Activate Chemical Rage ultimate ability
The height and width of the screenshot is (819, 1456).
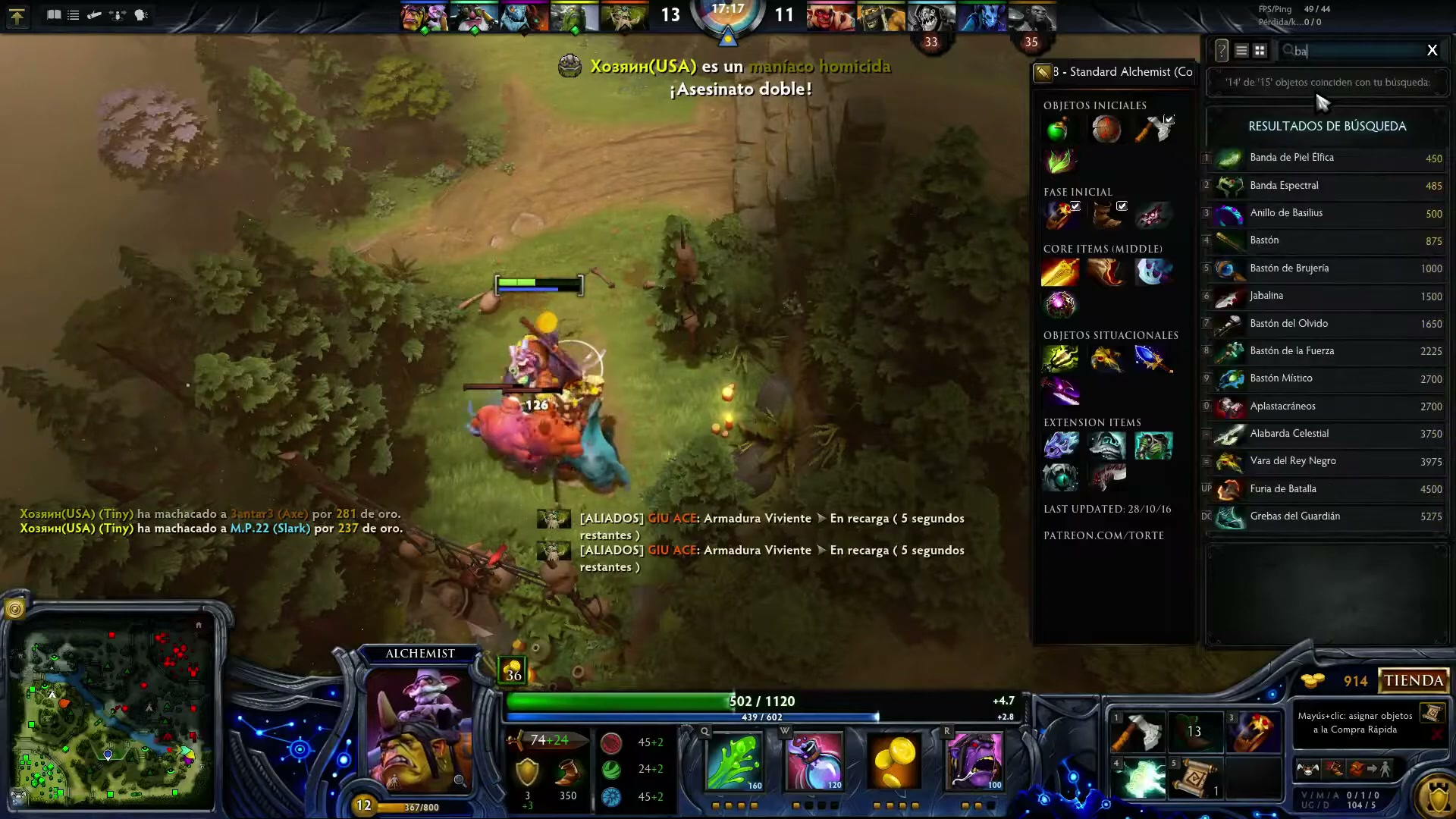click(x=974, y=761)
